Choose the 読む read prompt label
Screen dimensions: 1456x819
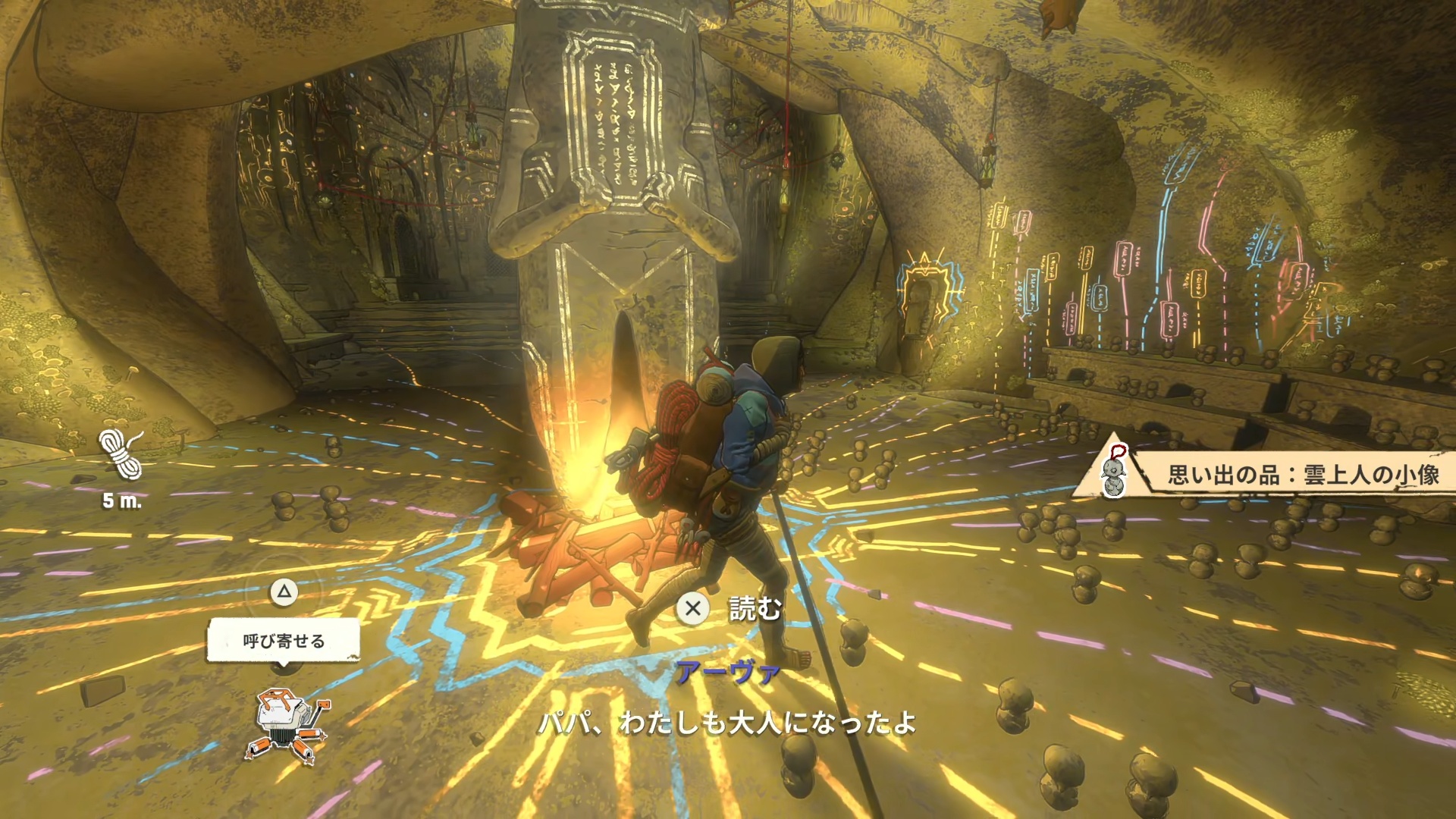[x=755, y=608]
